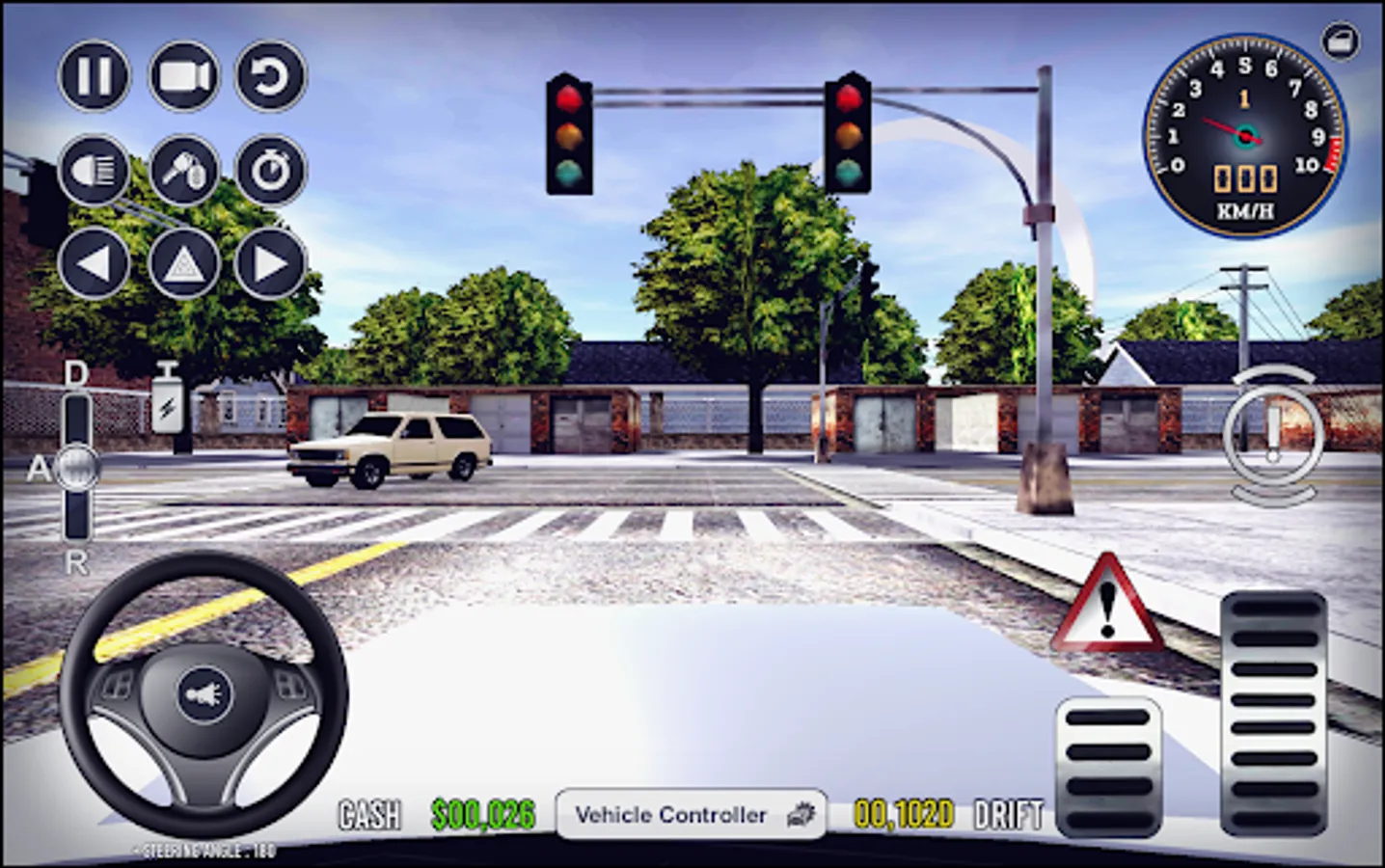
Task: Reset the vehicle using the restart icon
Action: coord(271,76)
